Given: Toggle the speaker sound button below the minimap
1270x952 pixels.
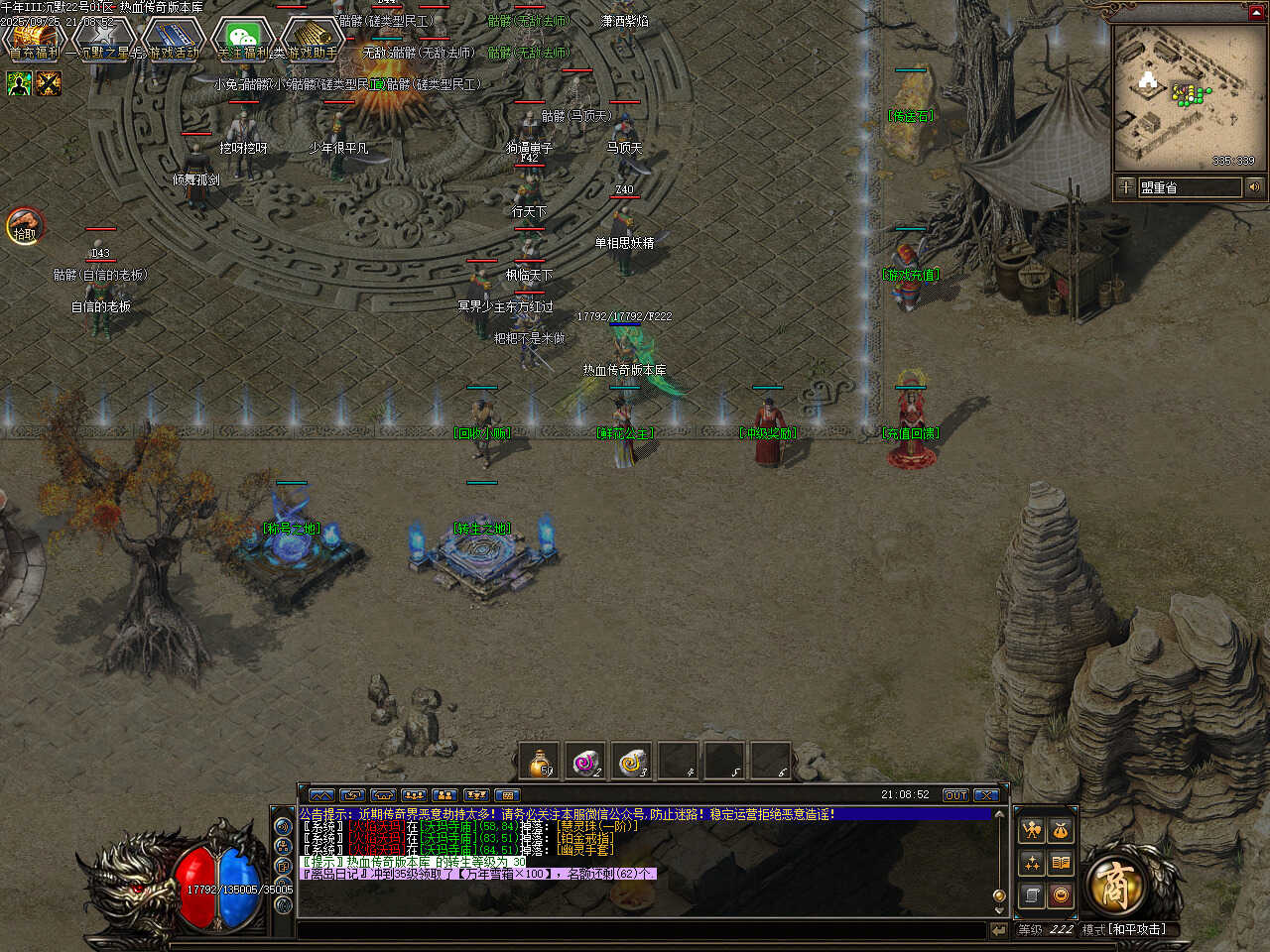Looking at the screenshot, I should (x=1254, y=186).
